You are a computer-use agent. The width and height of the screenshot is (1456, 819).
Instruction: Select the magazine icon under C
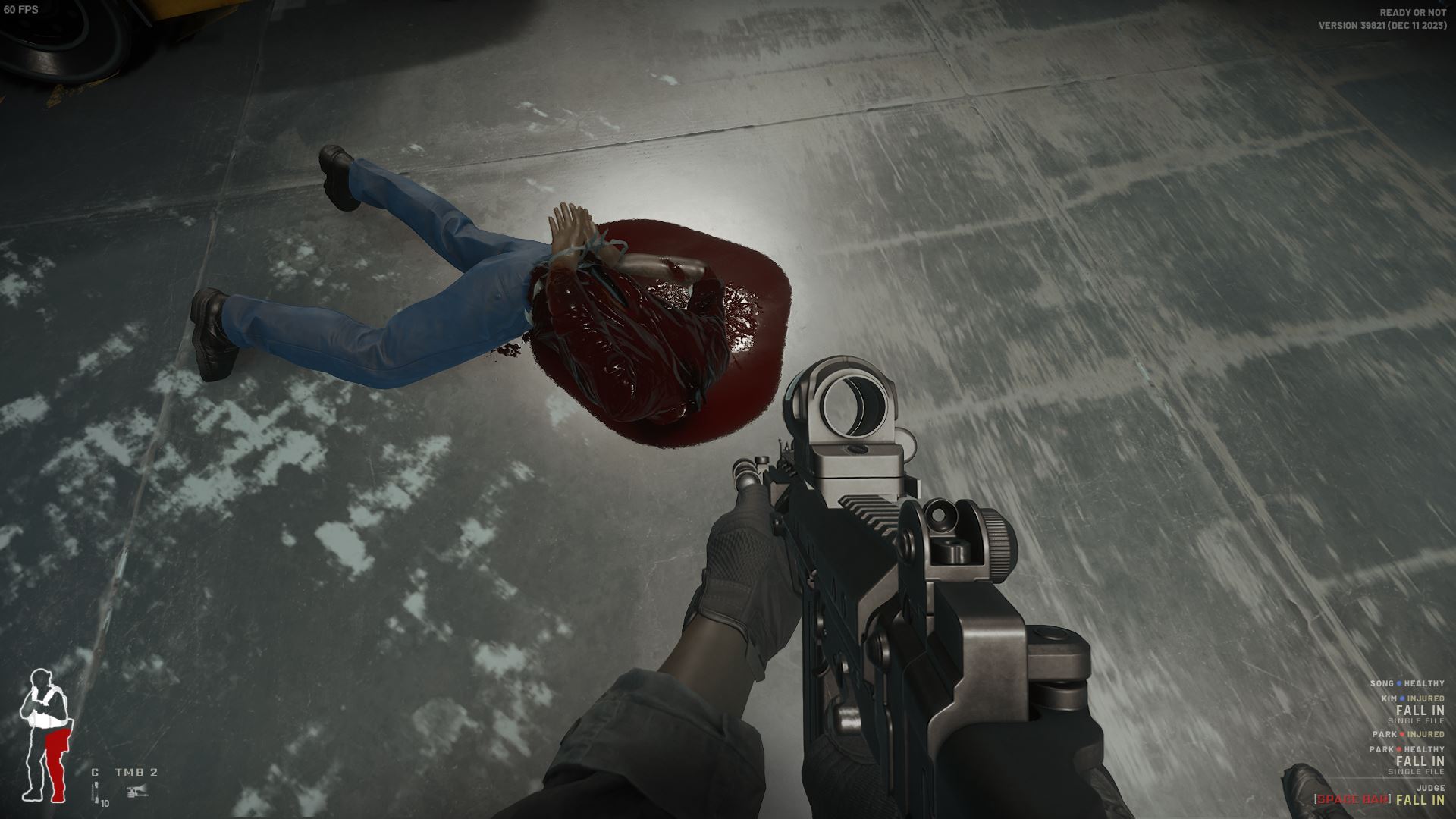(x=96, y=792)
